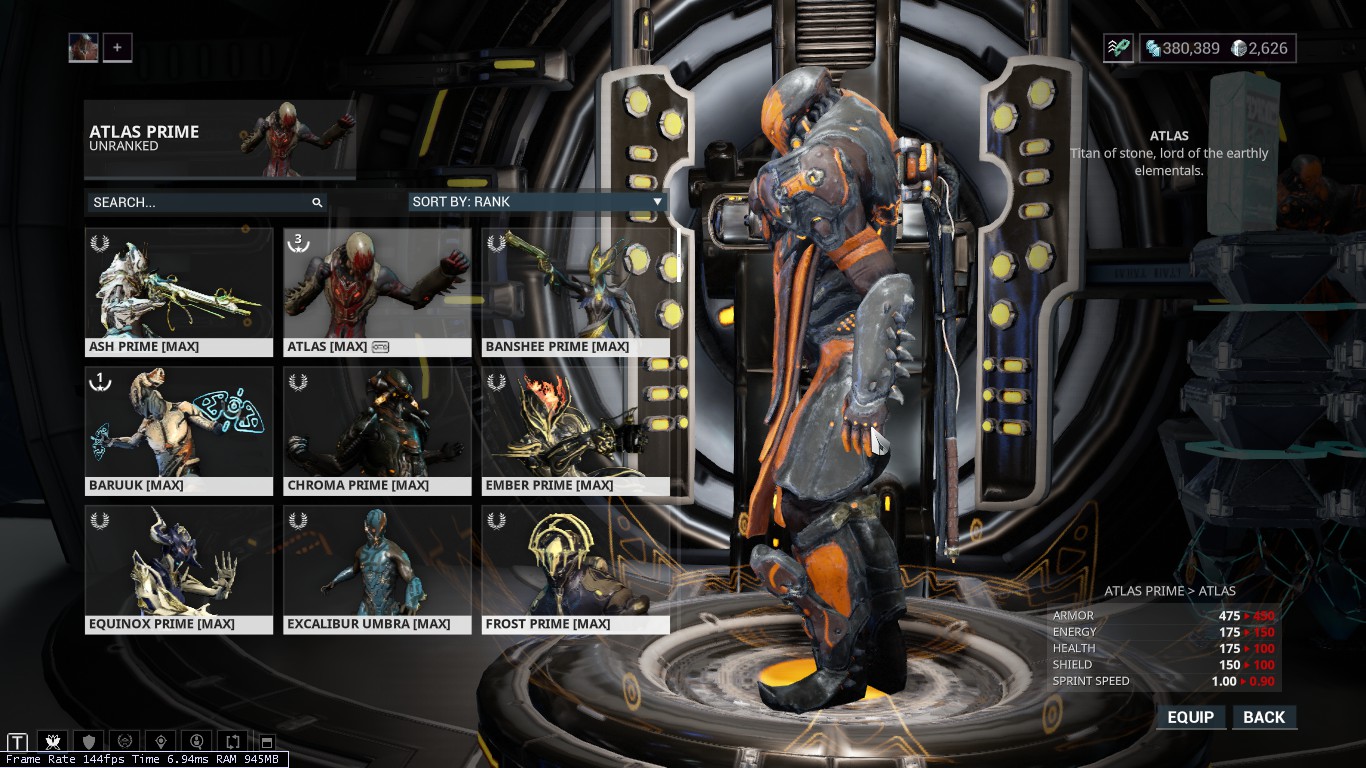Image resolution: width=1366 pixels, height=768 pixels.
Task: Click the plus button beside the avatar
Action: pyautogui.click(x=117, y=47)
